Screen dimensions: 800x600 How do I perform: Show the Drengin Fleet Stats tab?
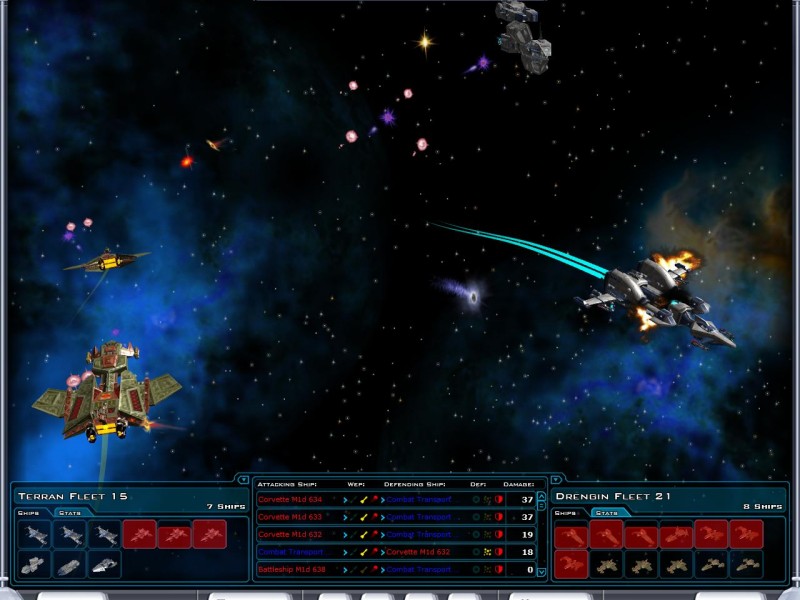(605, 513)
